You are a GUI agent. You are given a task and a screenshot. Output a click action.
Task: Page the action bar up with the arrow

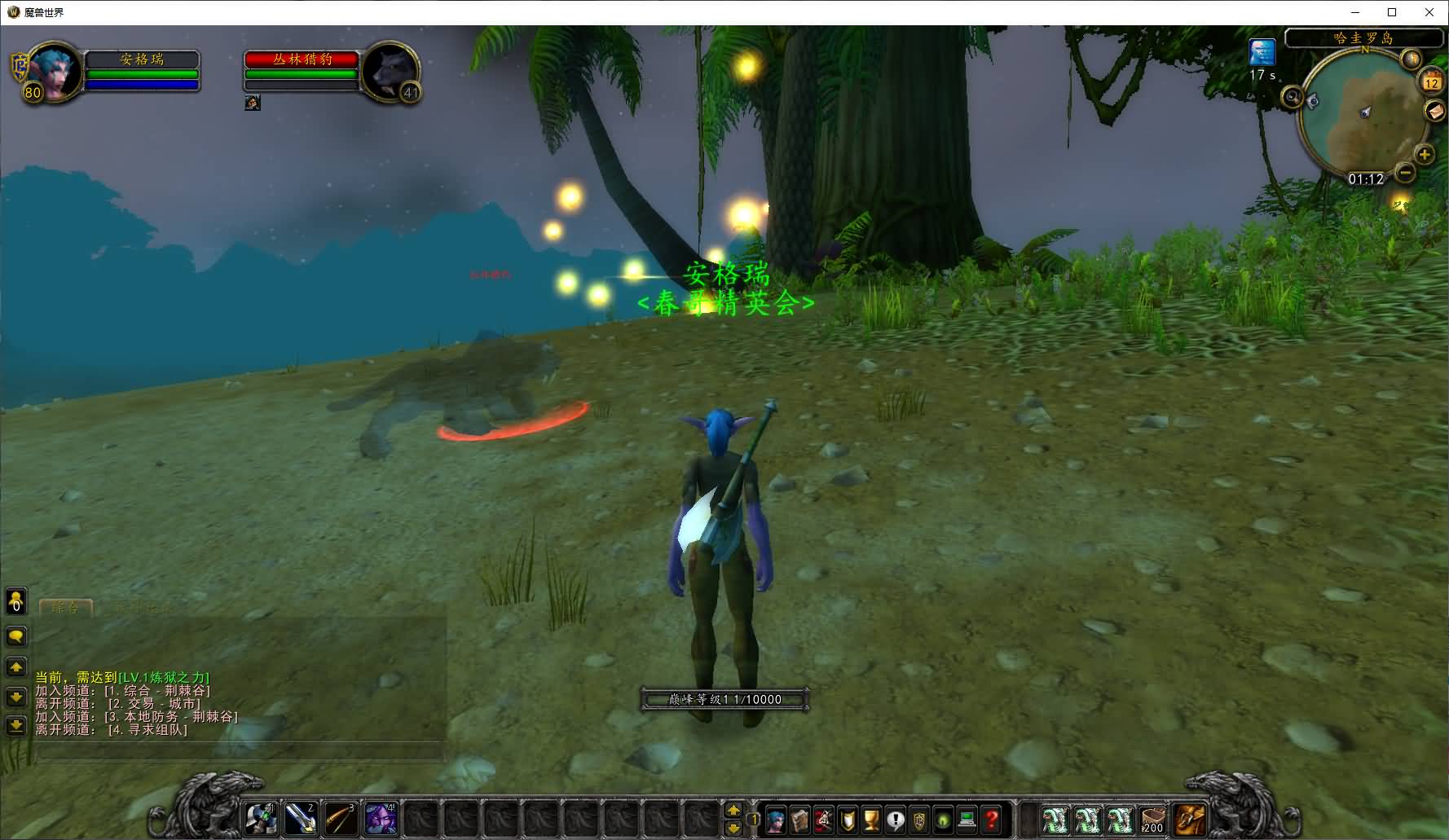pos(733,810)
